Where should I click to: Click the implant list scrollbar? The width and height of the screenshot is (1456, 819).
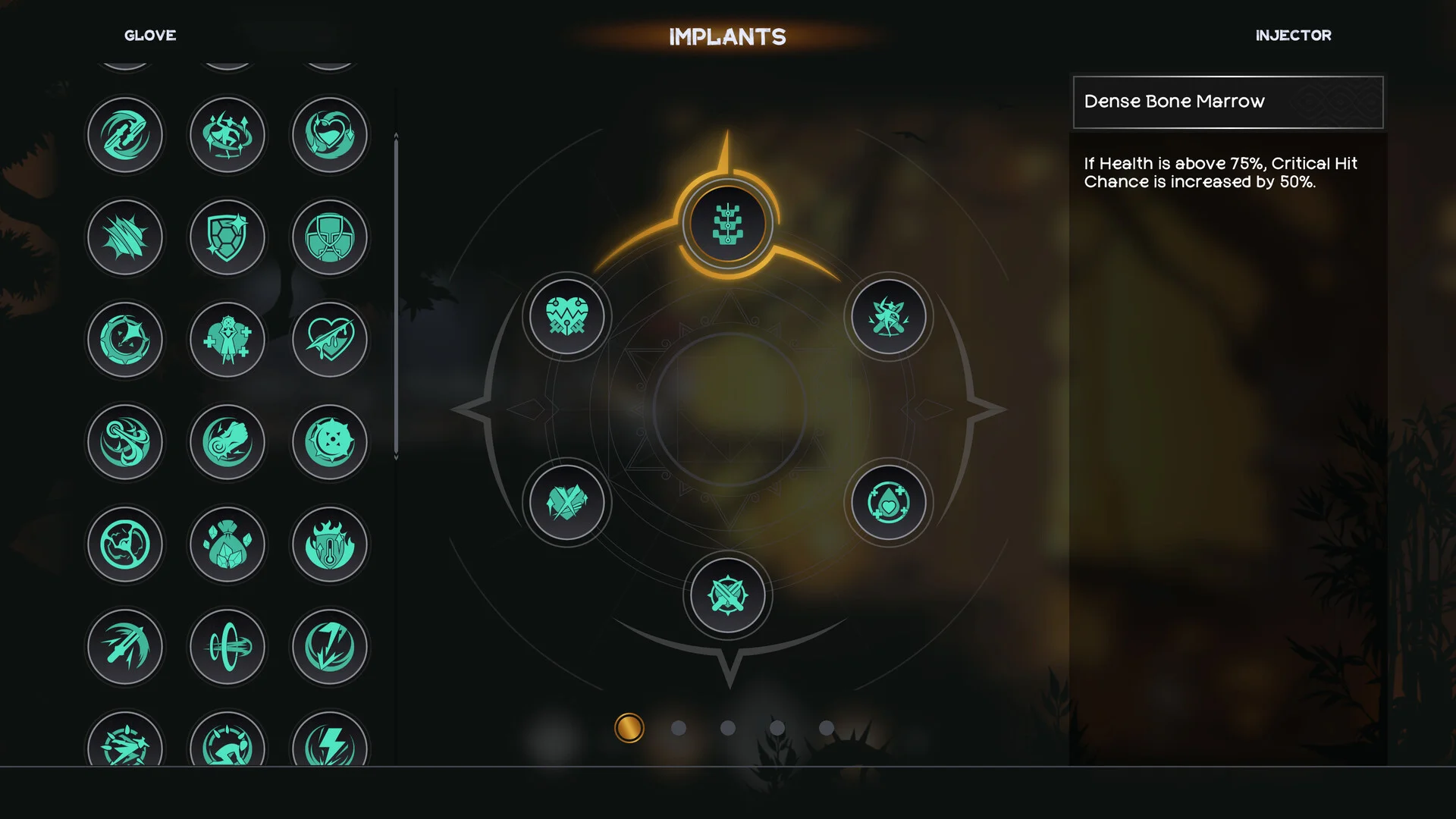396,296
